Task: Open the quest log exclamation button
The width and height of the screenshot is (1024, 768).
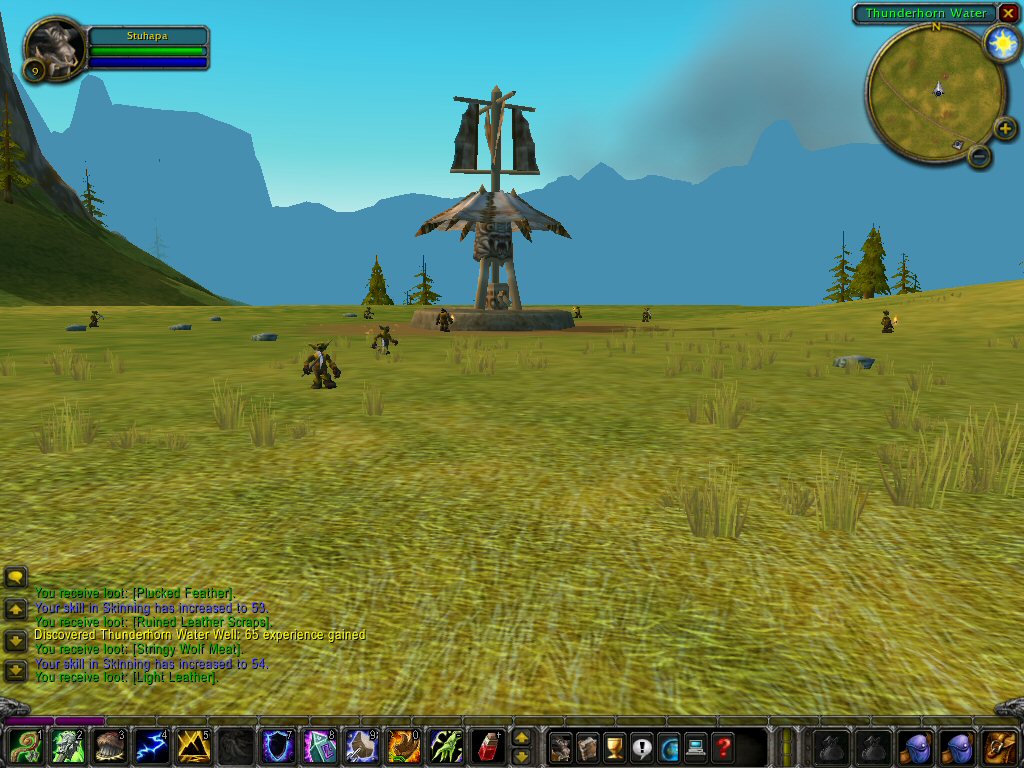Action: coord(641,746)
